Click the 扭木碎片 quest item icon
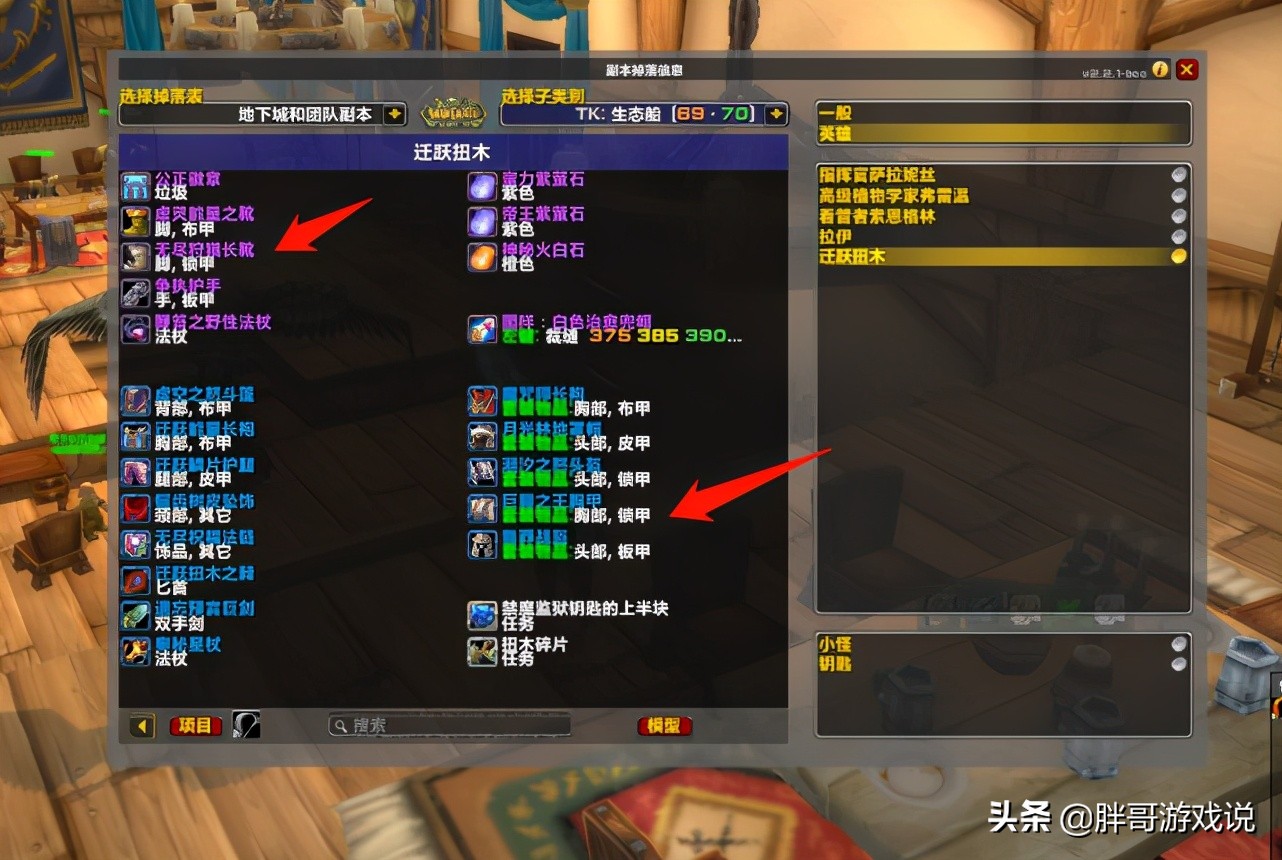 pyautogui.click(x=481, y=653)
